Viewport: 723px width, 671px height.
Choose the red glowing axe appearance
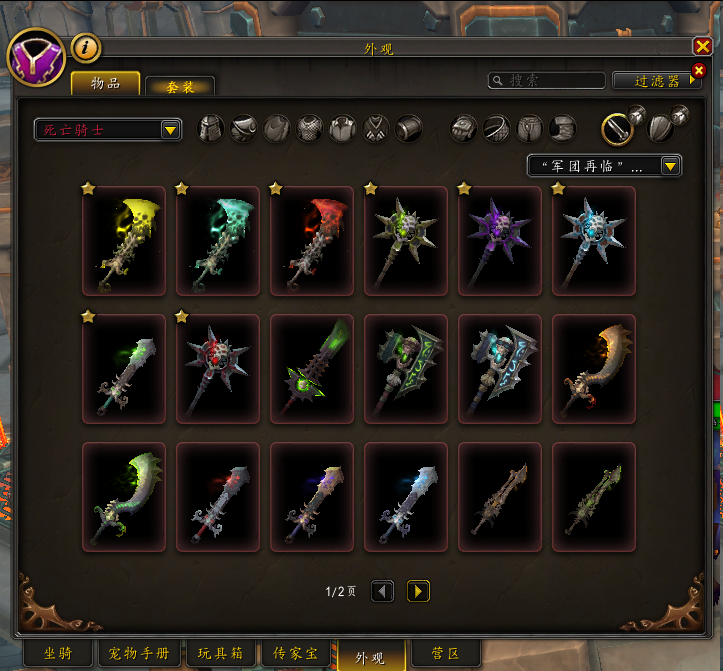[x=312, y=241]
